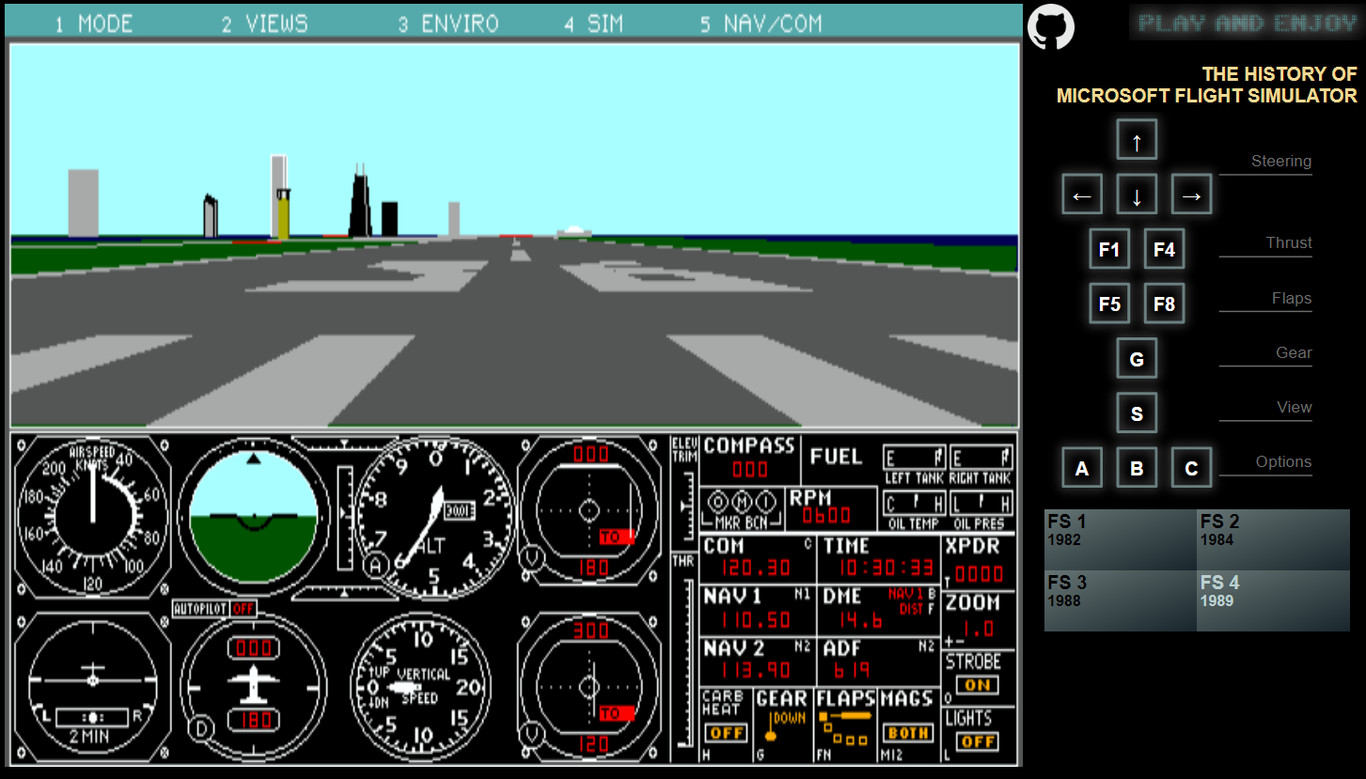Click the A options key button
This screenshot has height=779, width=1366.
pos(1082,468)
